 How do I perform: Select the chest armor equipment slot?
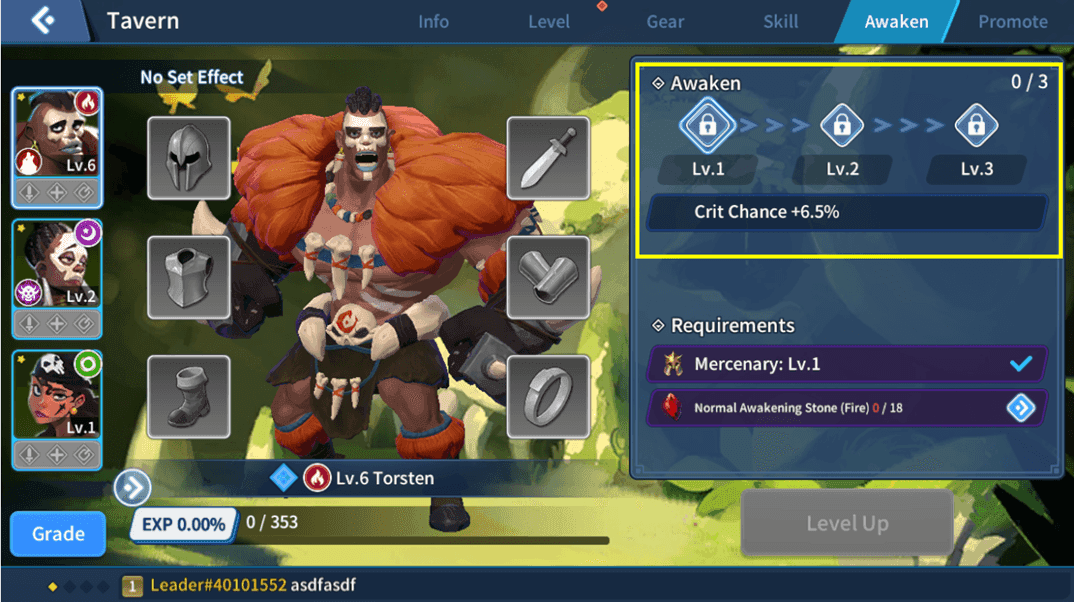(189, 278)
